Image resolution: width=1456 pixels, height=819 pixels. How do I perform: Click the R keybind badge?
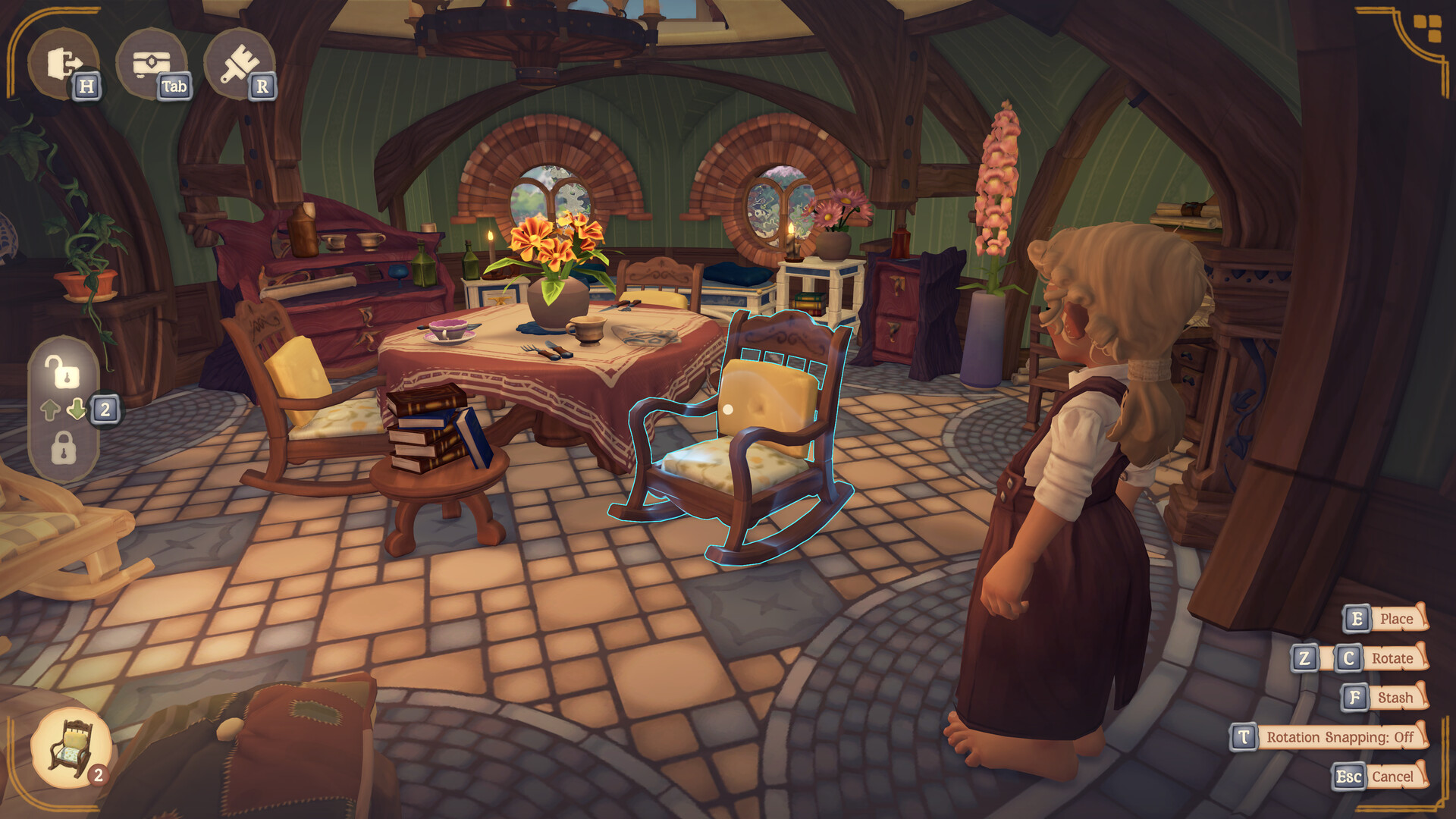pyautogui.click(x=262, y=86)
